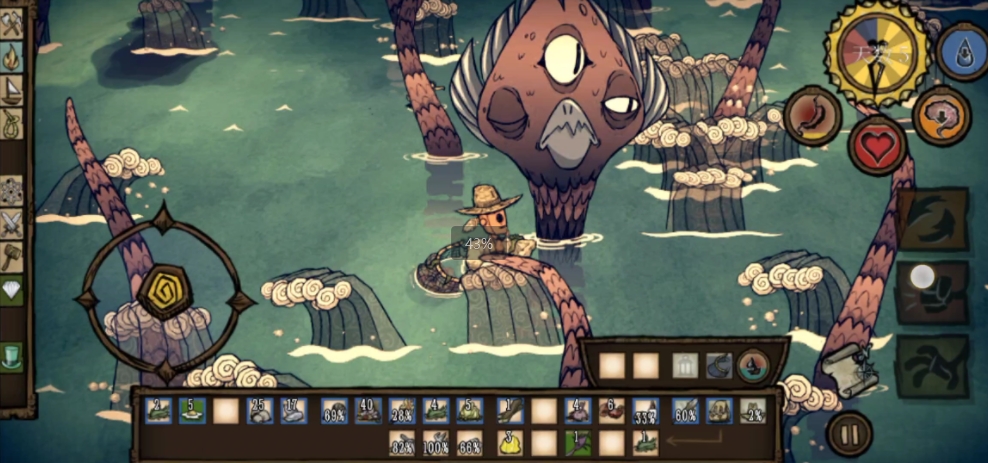Select the inventory item at 100% durability
The width and height of the screenshot is (988, 463).
click(x=436, y=442)
